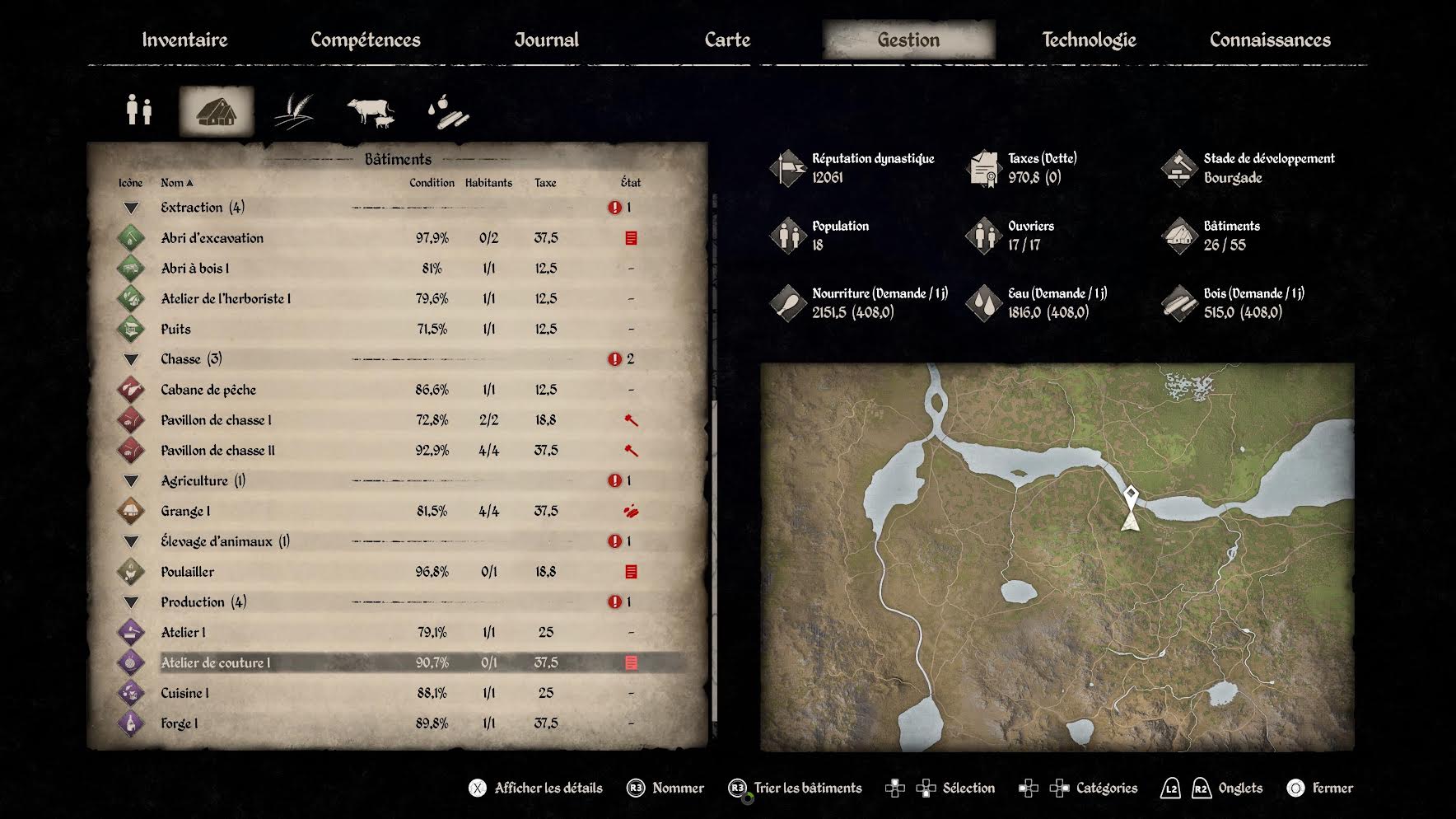This screenshot has width=1456, height=819.
Task: Collapse the Chasse buildings group
Action: pyautogui.click(x=131, y=359)
